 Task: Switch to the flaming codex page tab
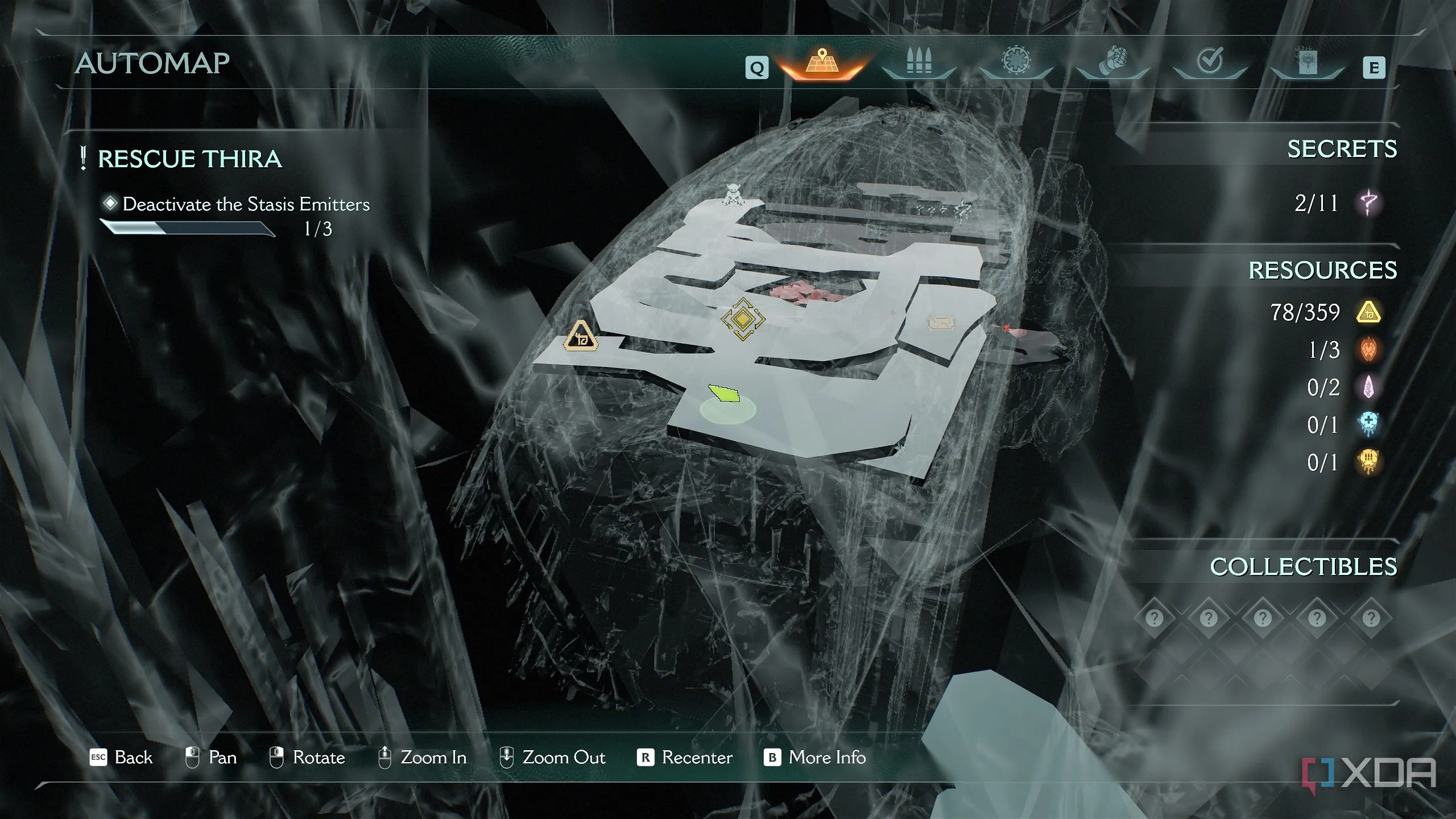coord(1307,64)
